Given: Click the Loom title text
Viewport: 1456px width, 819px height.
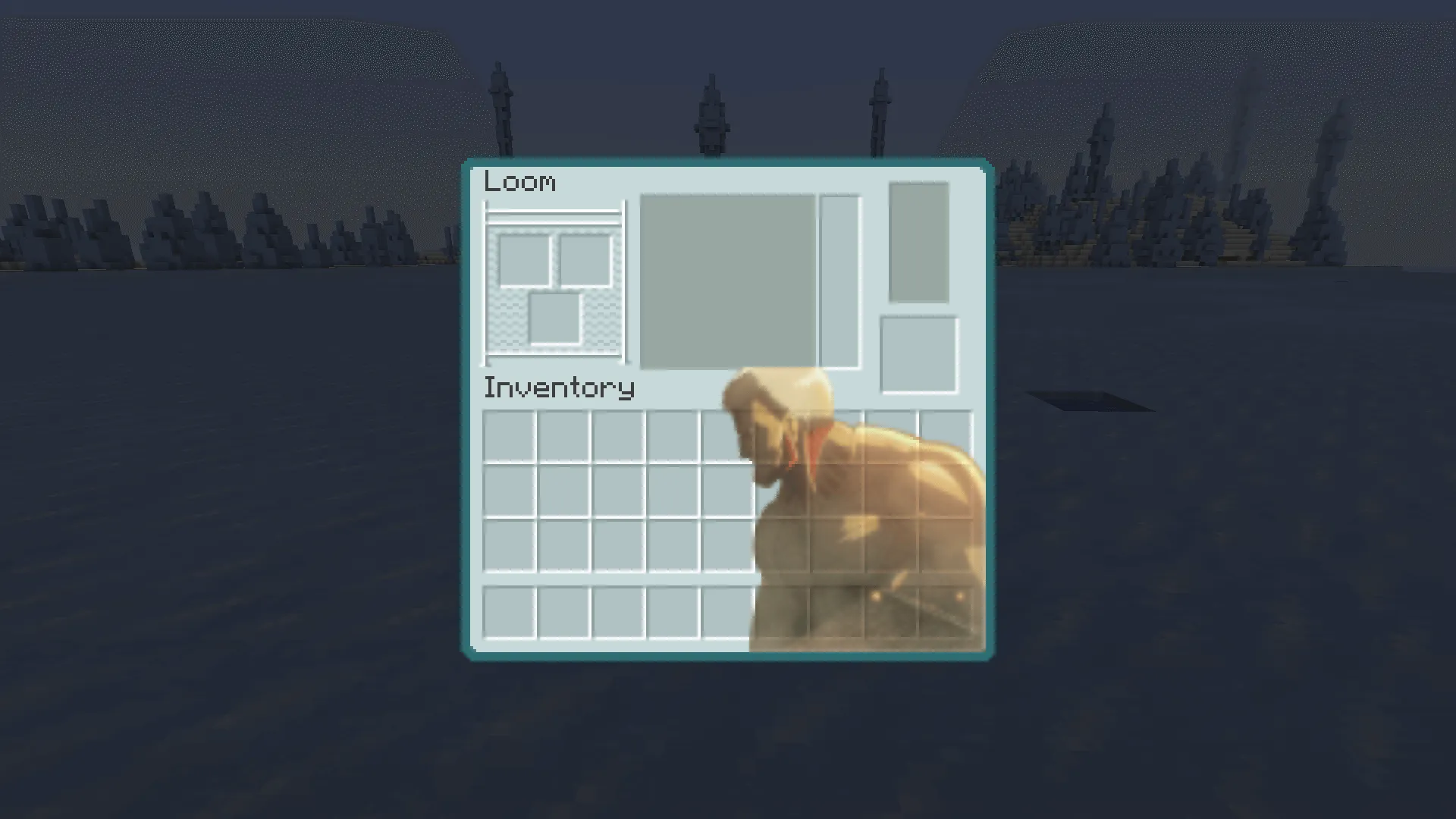Looking at the screenshot, I should click(x=520, y=181).
